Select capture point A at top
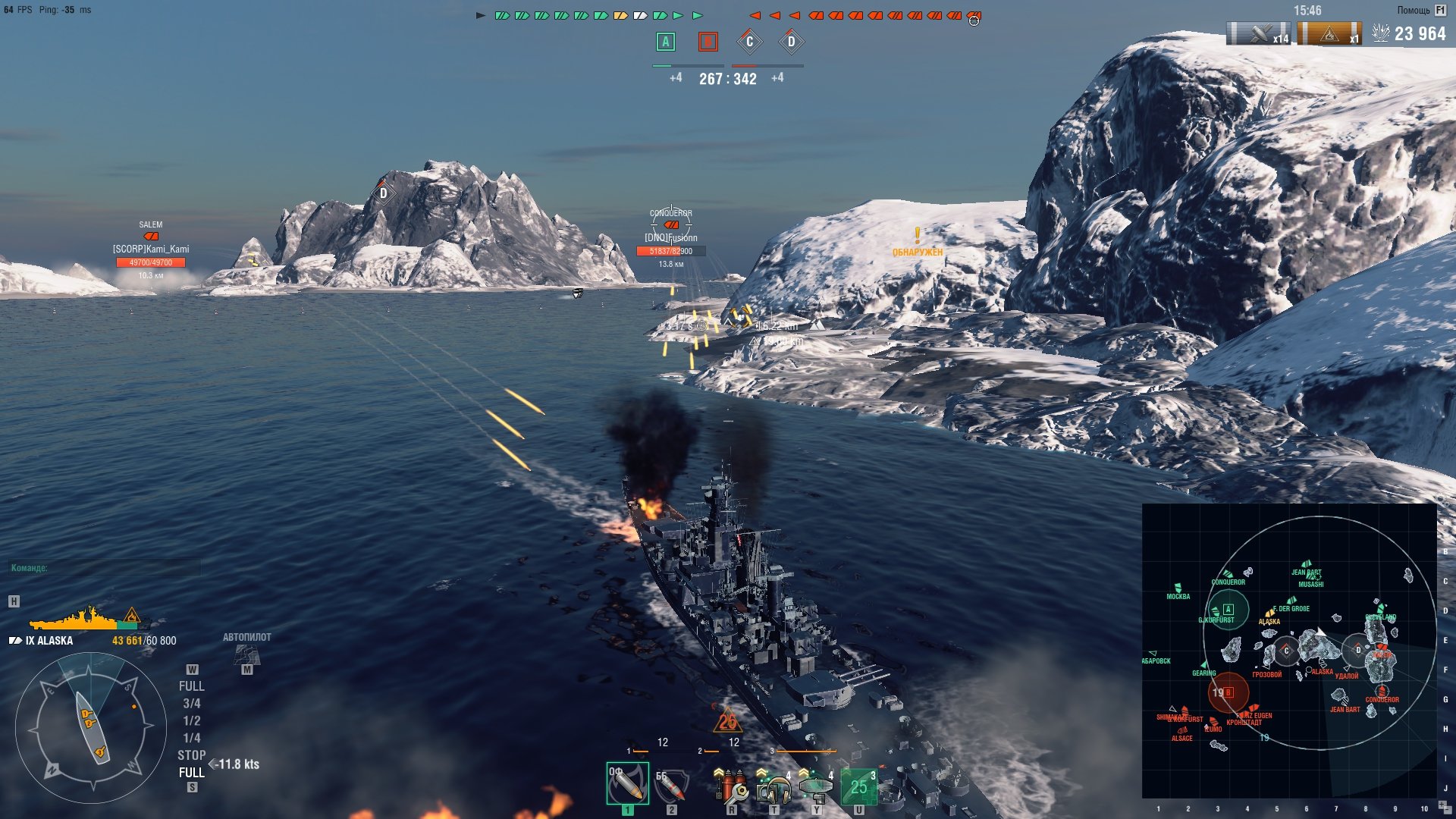The width and height of the screenshot is (1456, 819). pos(665,42)
